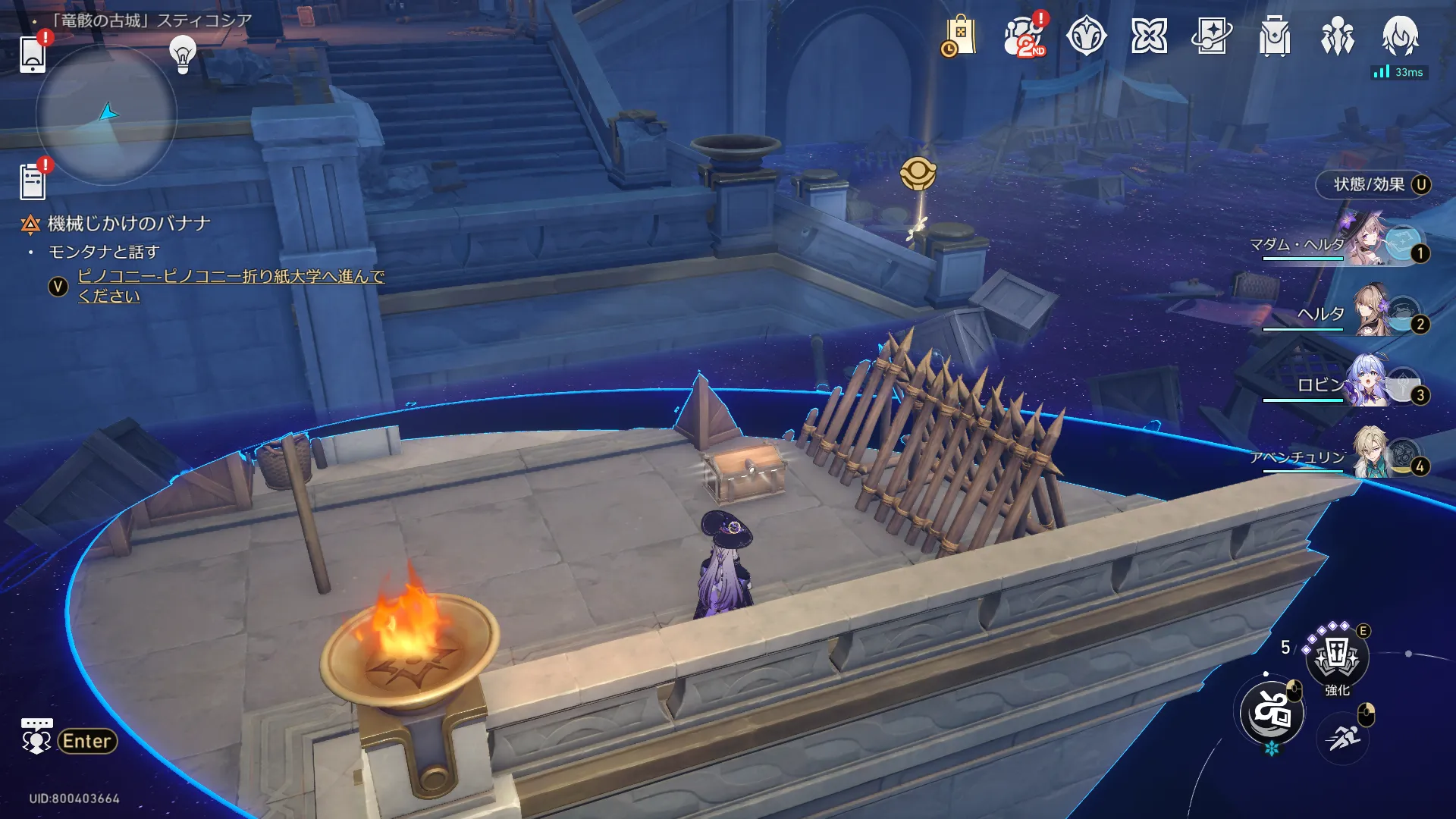The image size is (1456, 819).
Task: Open the team lineup icon
Action: coord(1337,36)
